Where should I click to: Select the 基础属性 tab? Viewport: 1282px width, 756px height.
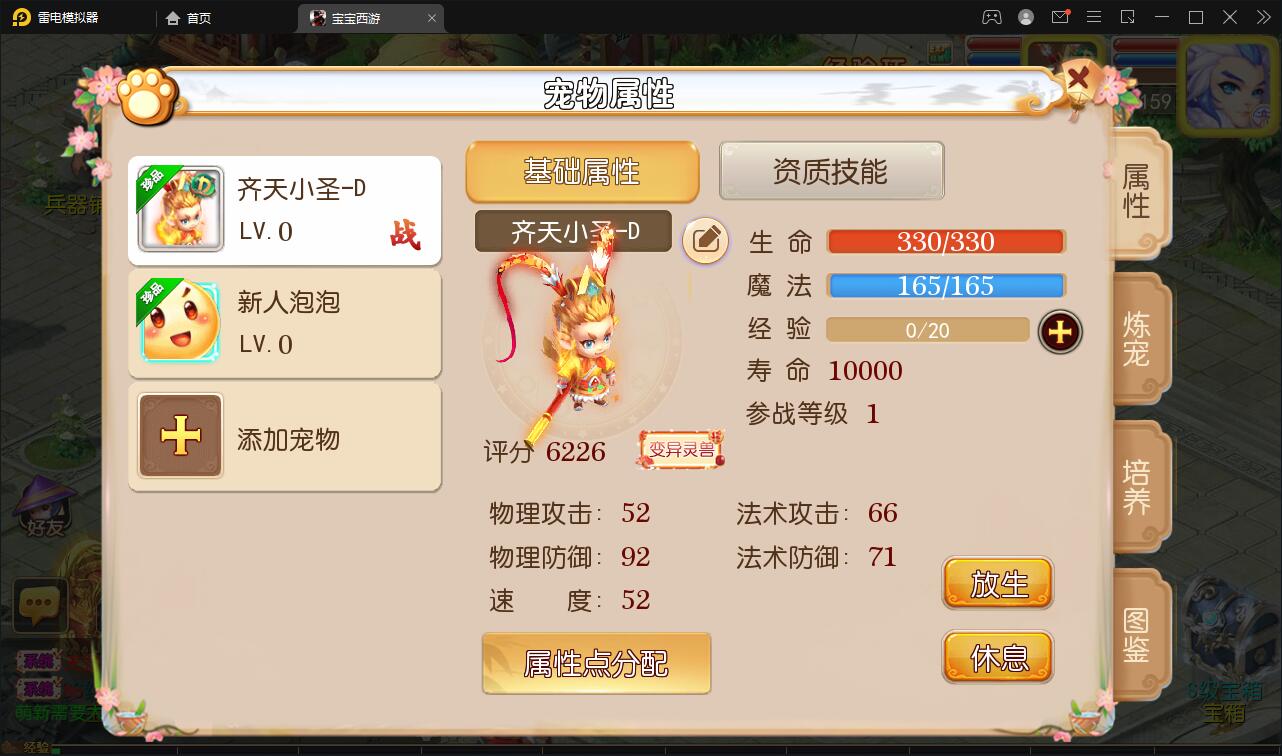(x=582, y=172)
